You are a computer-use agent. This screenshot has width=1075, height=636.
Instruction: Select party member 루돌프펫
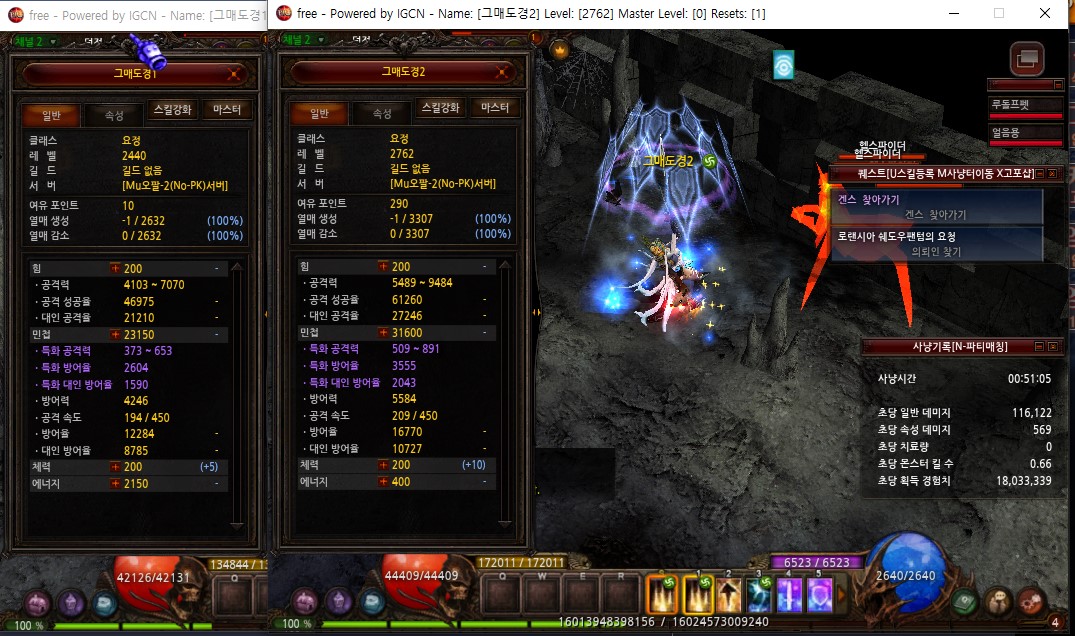point(1024,105)
